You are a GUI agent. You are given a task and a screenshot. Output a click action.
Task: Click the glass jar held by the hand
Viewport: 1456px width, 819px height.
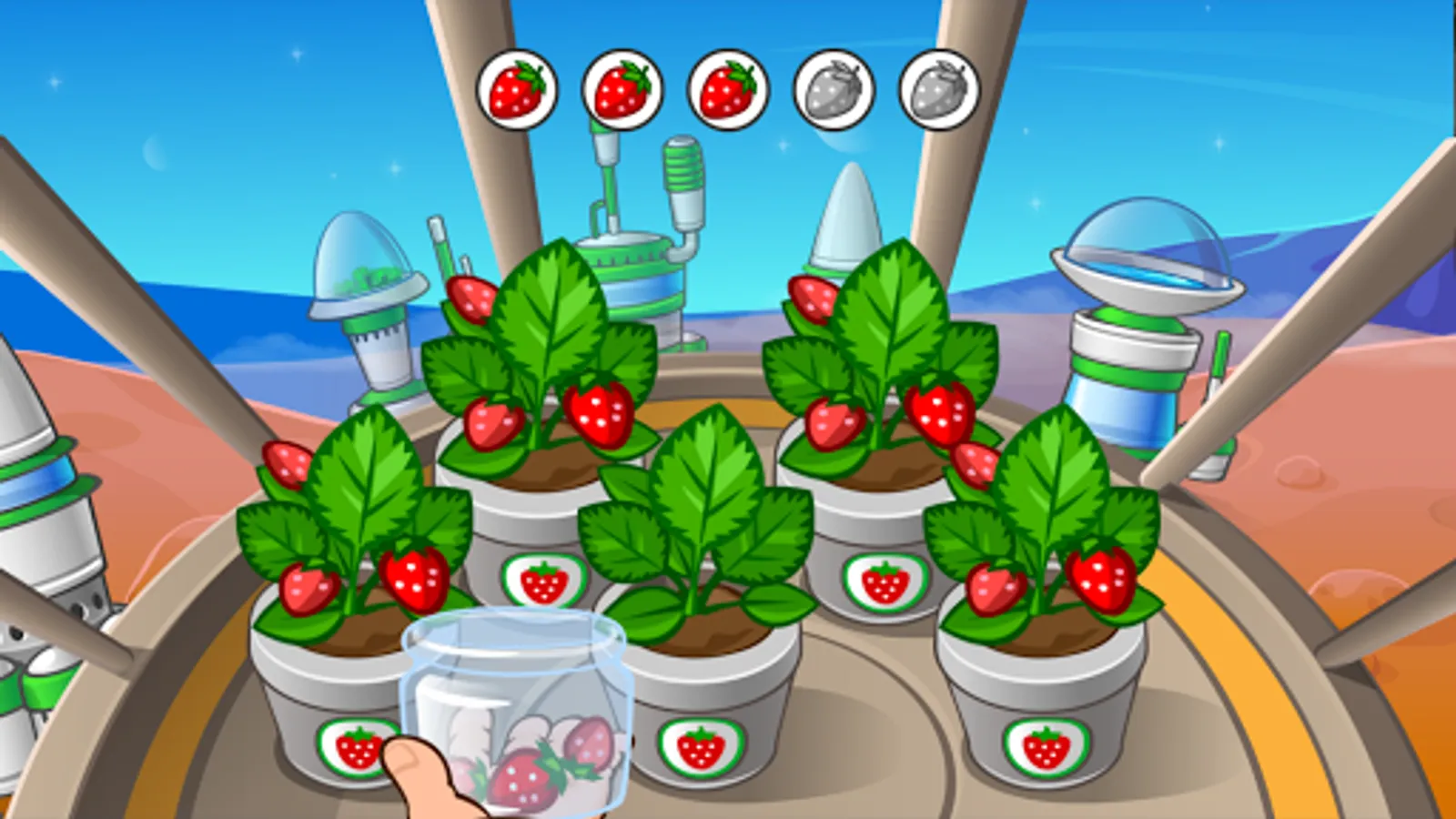coord(514,710)
